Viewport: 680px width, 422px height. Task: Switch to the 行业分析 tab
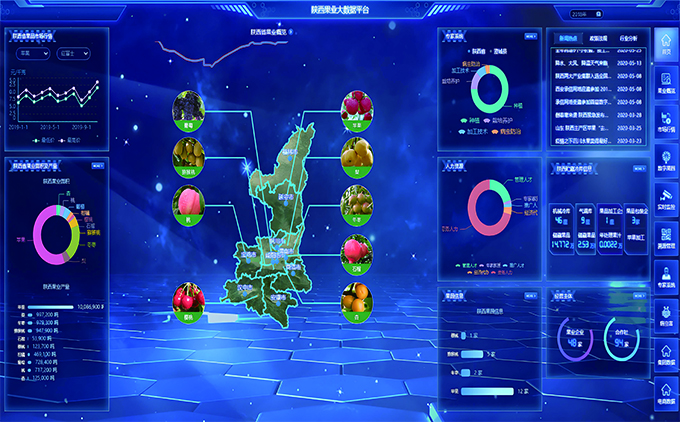click(x=631, y=37)
